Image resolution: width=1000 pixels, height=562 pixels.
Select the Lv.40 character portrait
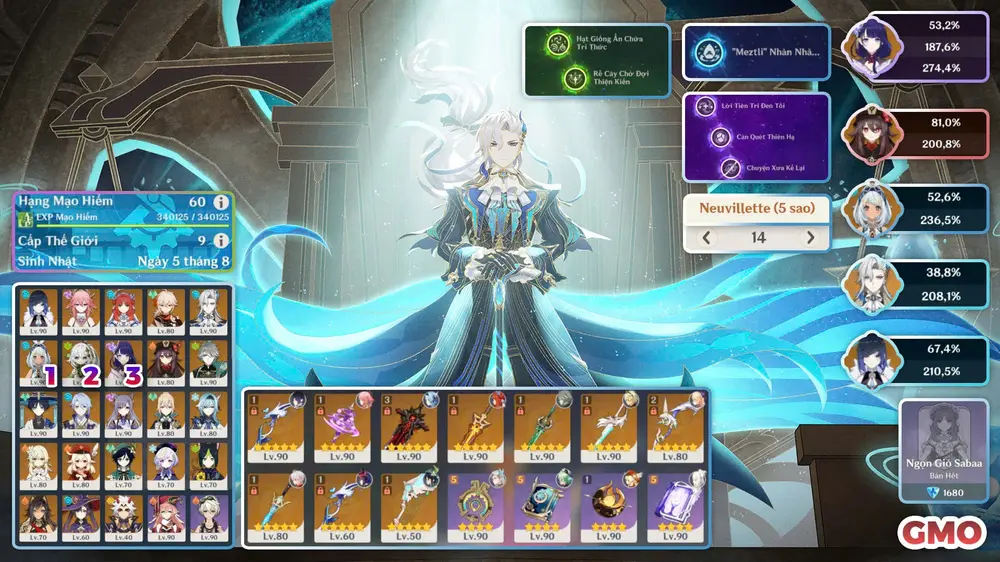126,518
